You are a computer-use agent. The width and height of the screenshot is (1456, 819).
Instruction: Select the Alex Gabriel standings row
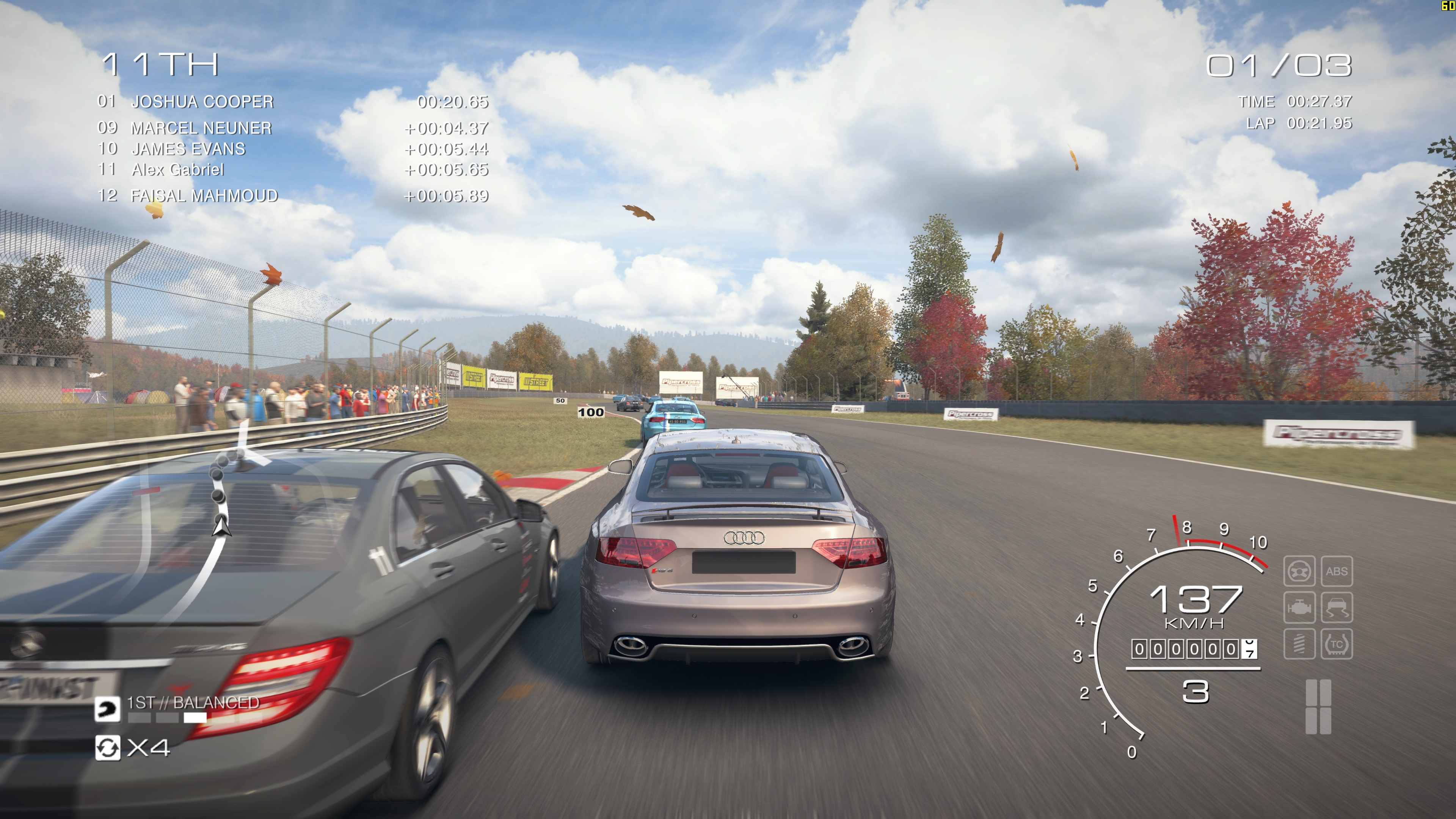[177, 169]
